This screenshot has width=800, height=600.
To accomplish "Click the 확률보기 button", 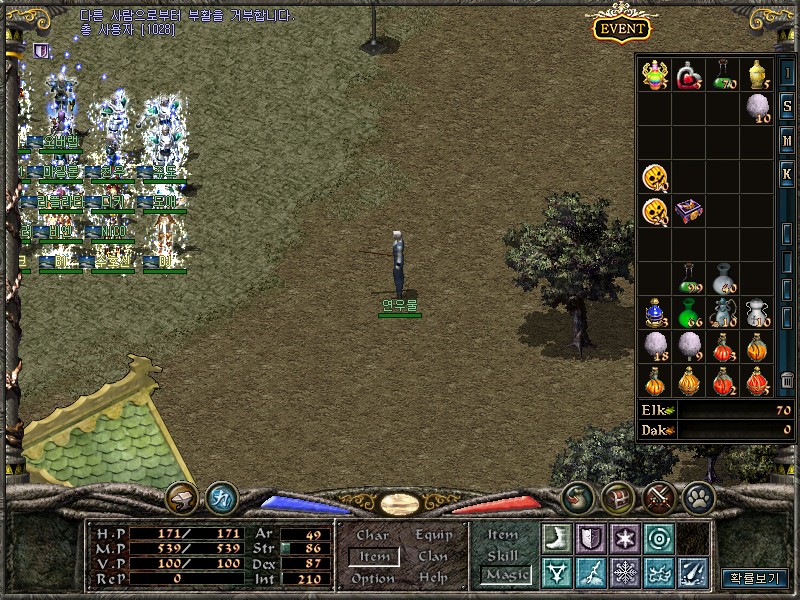I will click(x=754, y=578).
